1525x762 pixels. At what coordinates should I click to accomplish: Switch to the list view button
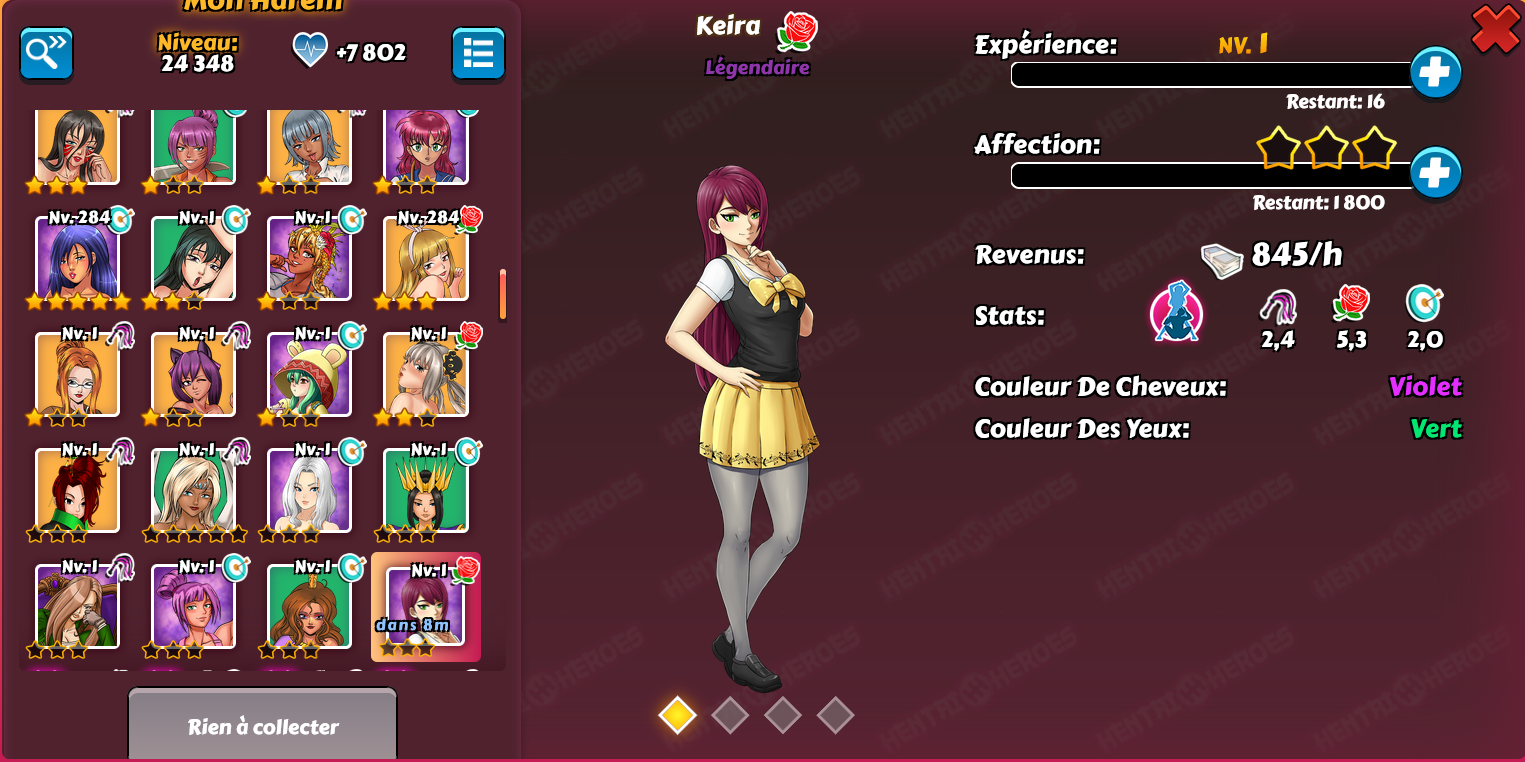click(478, 54)
